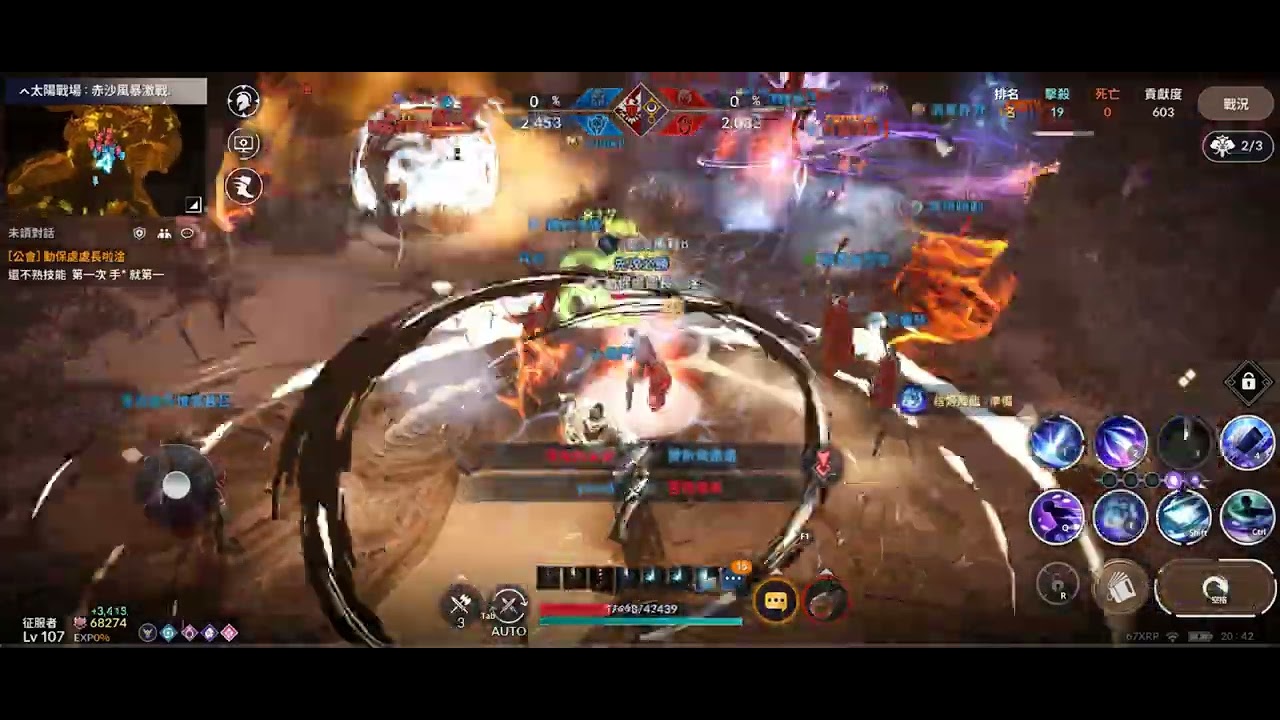Screen dimensions: 1280x720
Task: Open the battlefield minimap
Action: [100, 155]
